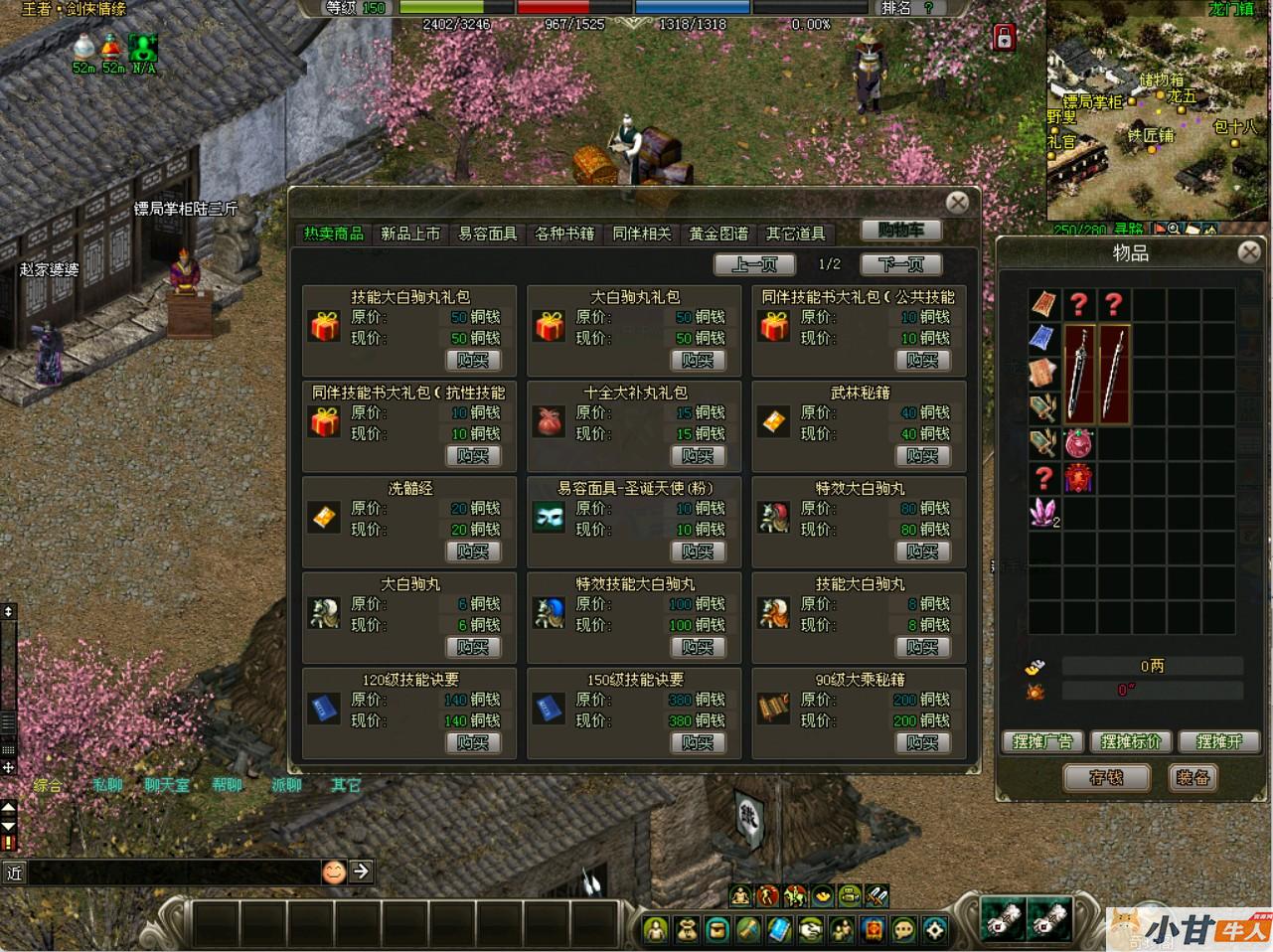Click the 存钱 deposit money button

click(1106, 777)
